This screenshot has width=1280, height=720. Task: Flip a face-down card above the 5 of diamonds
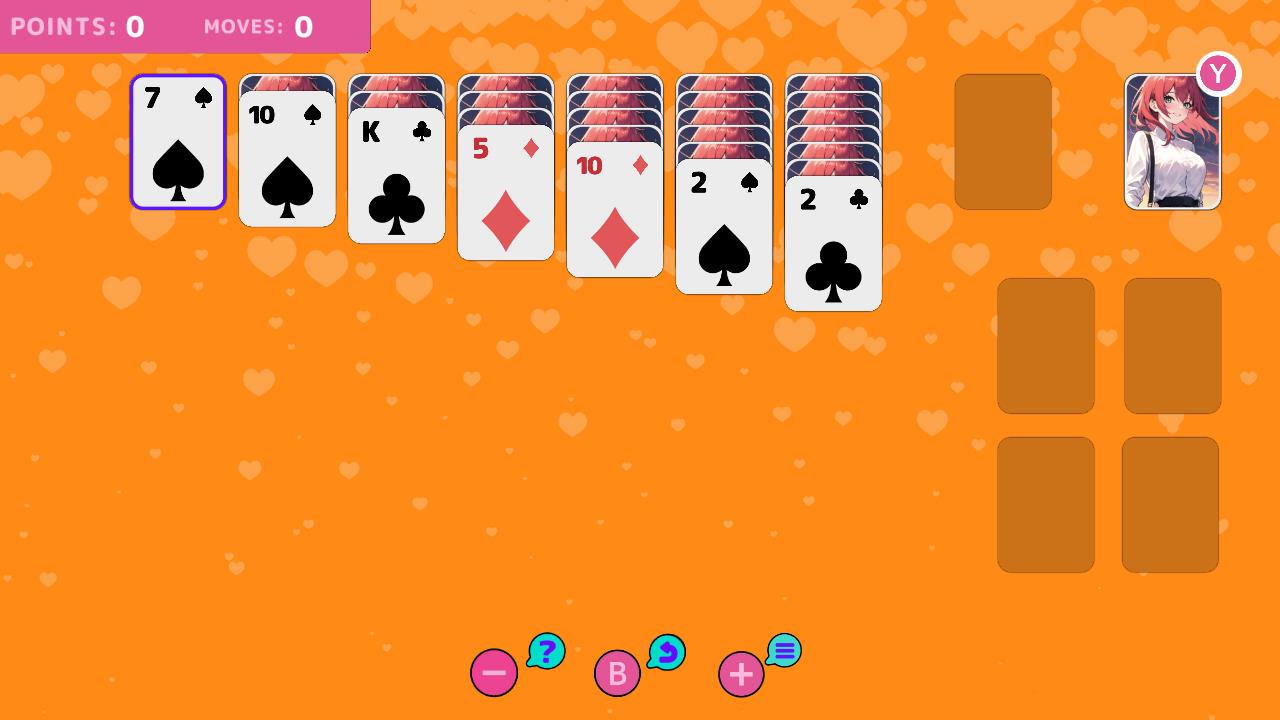tap(505, 100)
